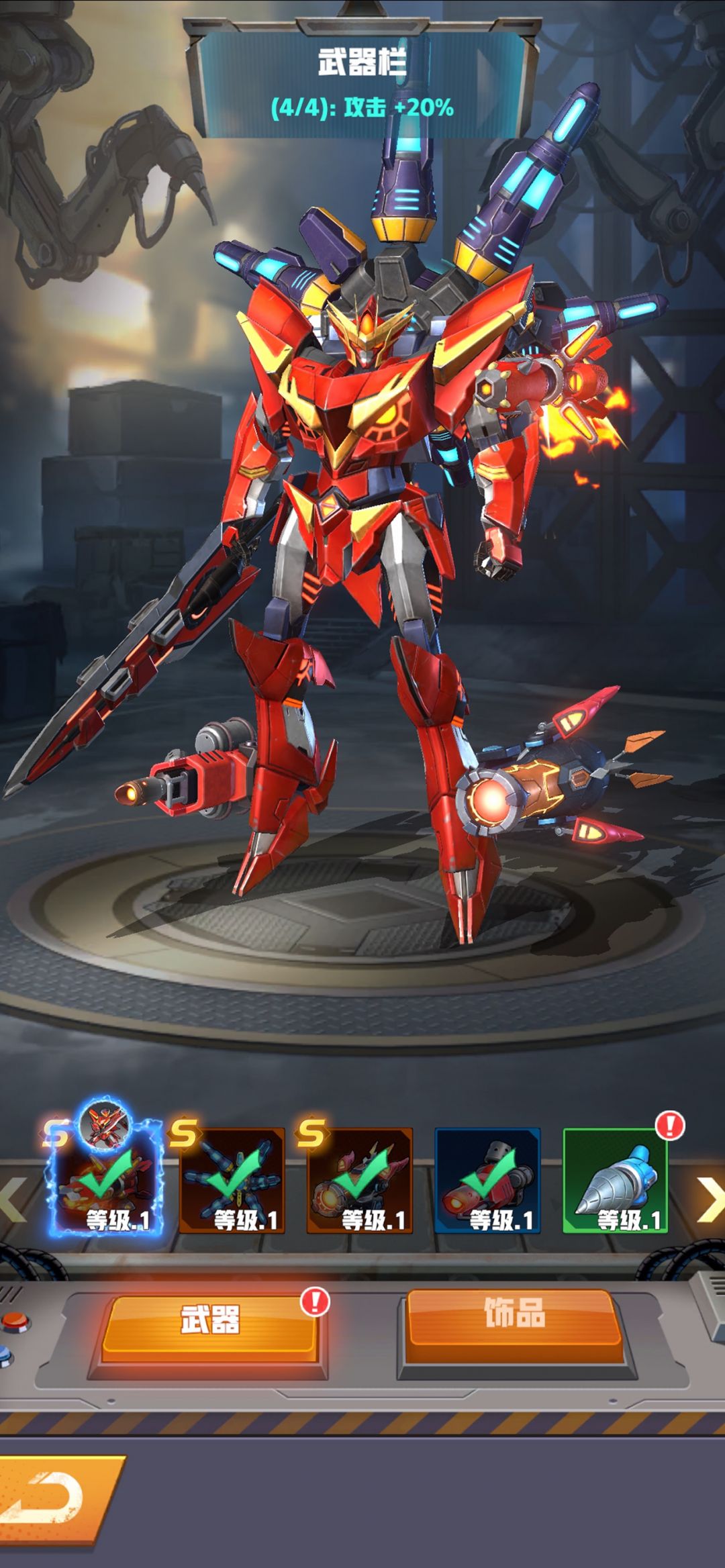Pick the orange orb launcher weapon slot
Viewport: 725px width, 1568px height.
coord(360,1180)
